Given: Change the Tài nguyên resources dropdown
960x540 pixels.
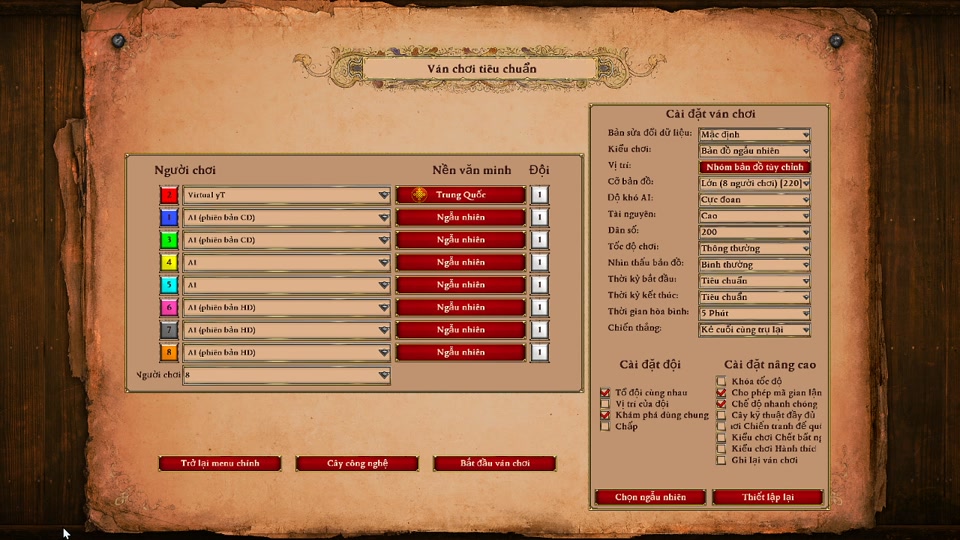Looking at the screenshot, I should 754,216.
